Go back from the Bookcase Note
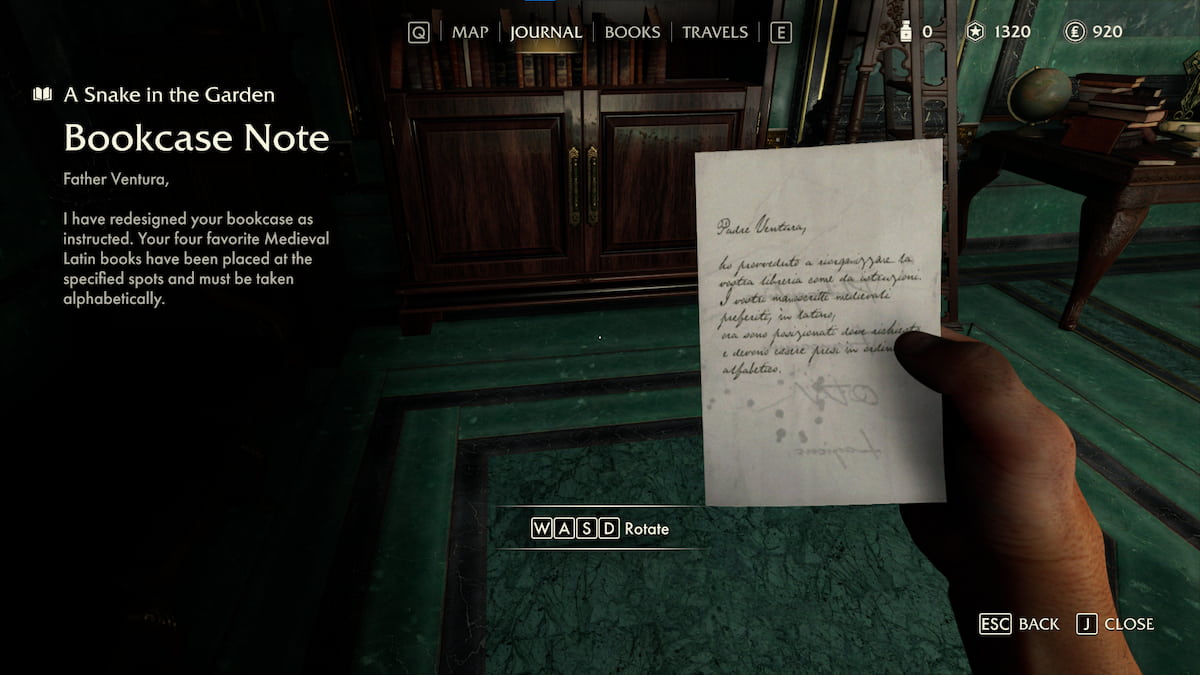 1019,624
